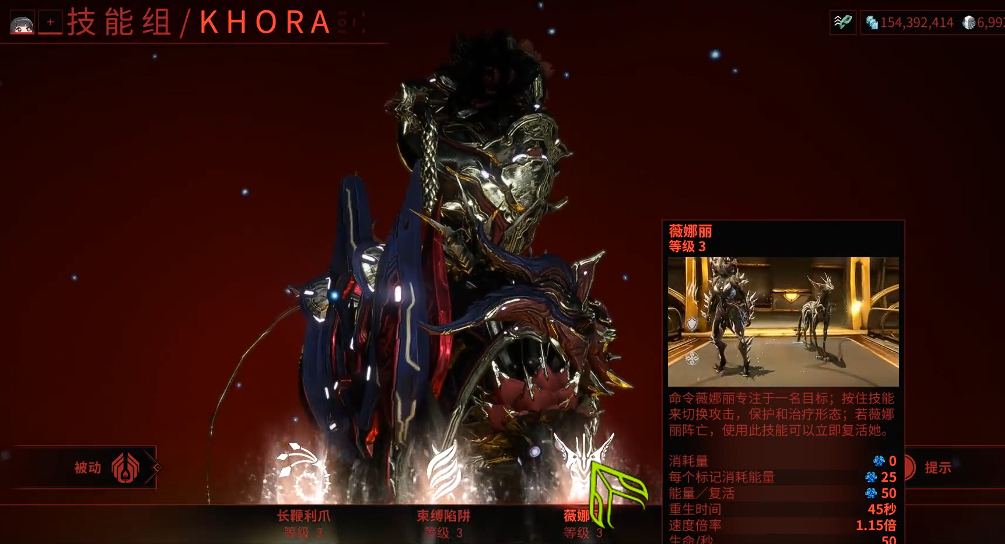Select the 薇娜丽 ability icon
Image resolution: width=1005 pixels, height=544 pixels.
583,468
